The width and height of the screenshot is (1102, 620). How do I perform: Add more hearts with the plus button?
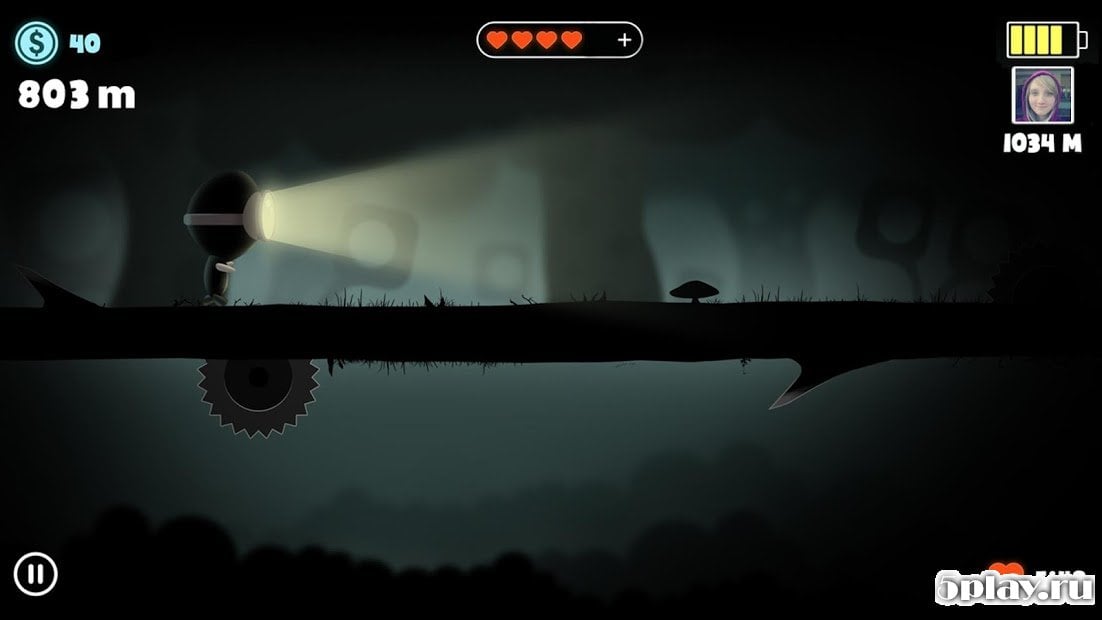click(x=626, y=40)
